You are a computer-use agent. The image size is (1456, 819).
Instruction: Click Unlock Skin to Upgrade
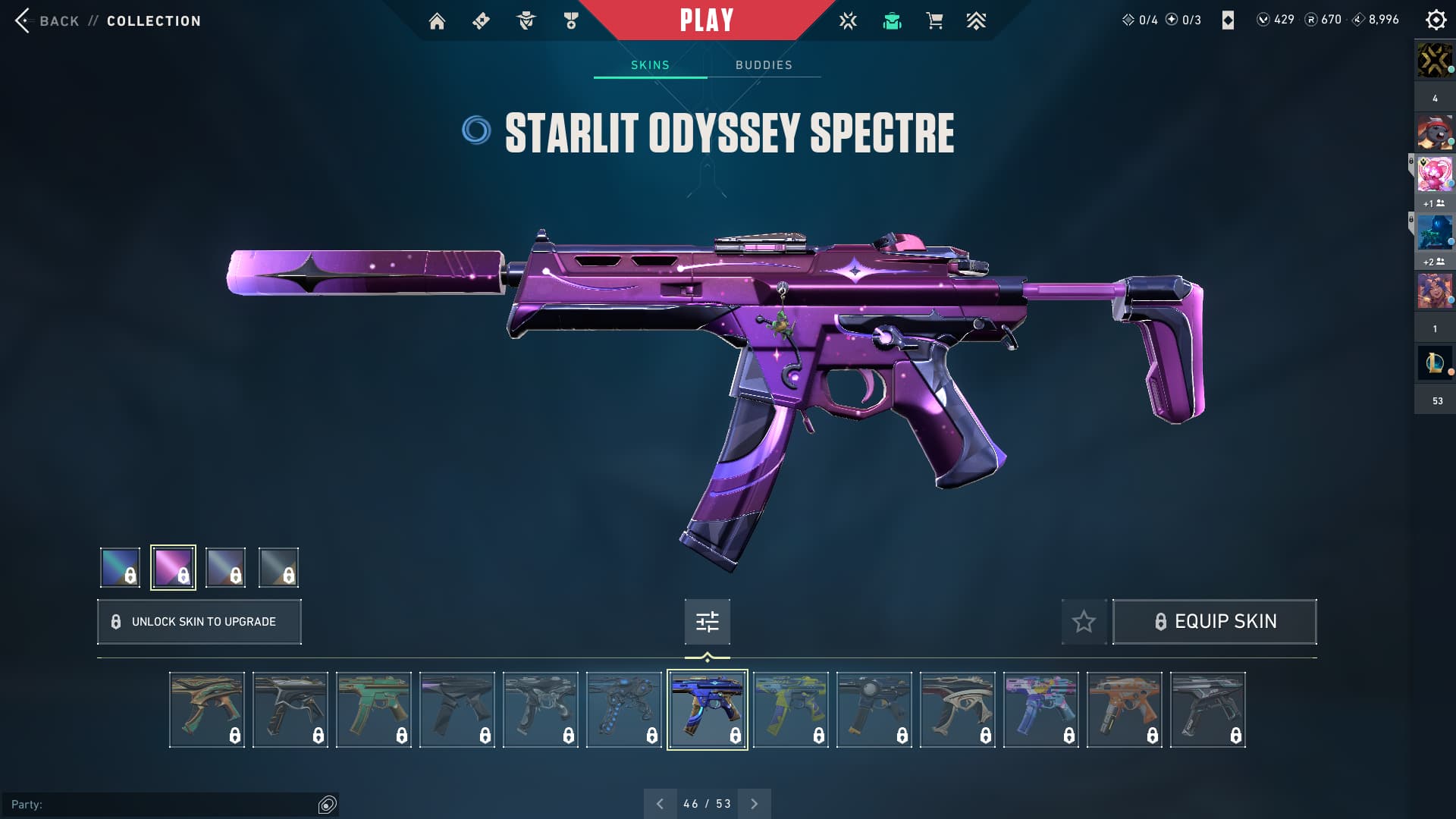tap(199, 622)
